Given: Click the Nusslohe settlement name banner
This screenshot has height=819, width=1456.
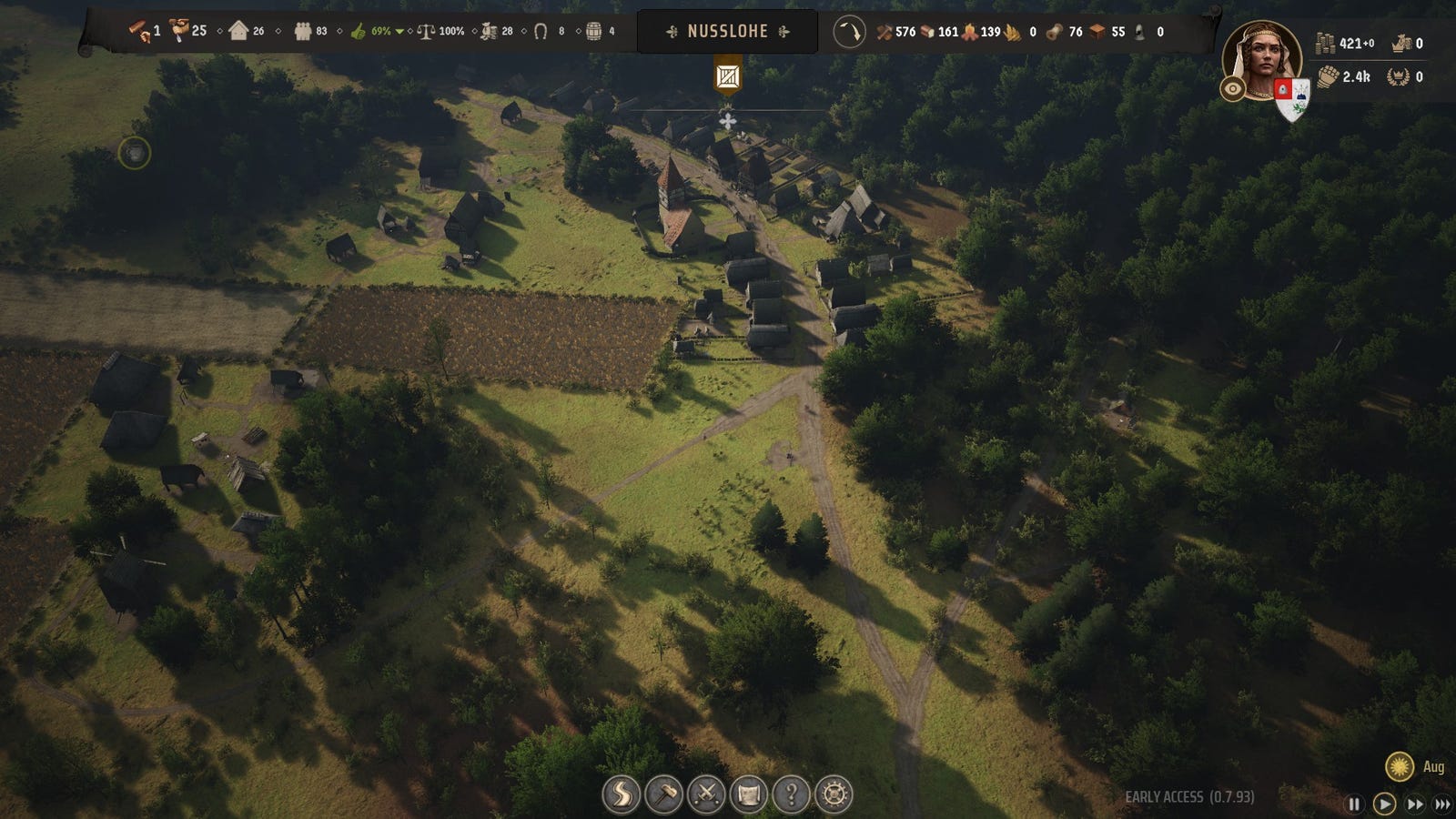Looking at the screenshot, I should pos(727,32).
